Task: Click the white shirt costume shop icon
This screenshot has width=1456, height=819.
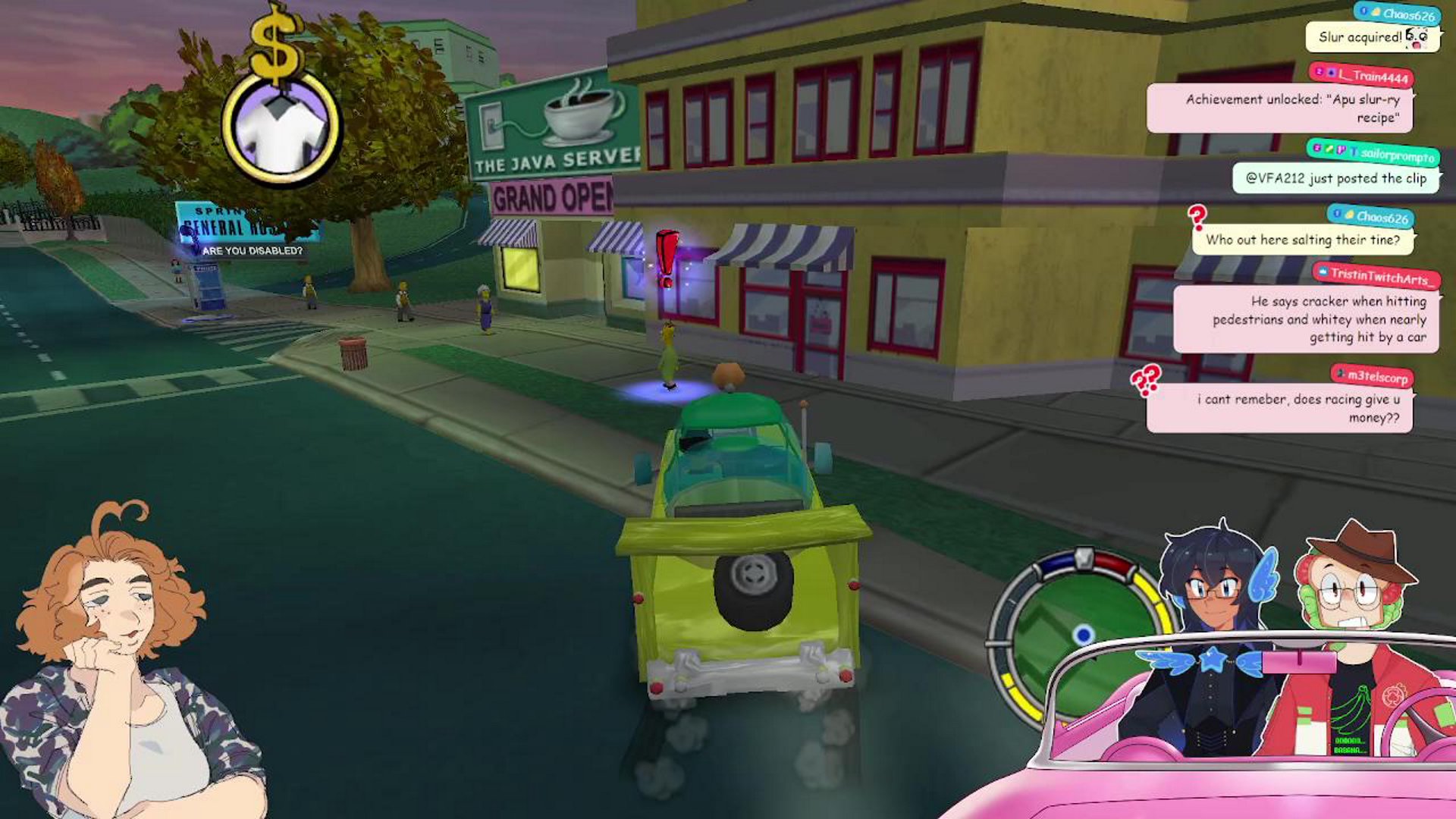Action: [281, 128]
